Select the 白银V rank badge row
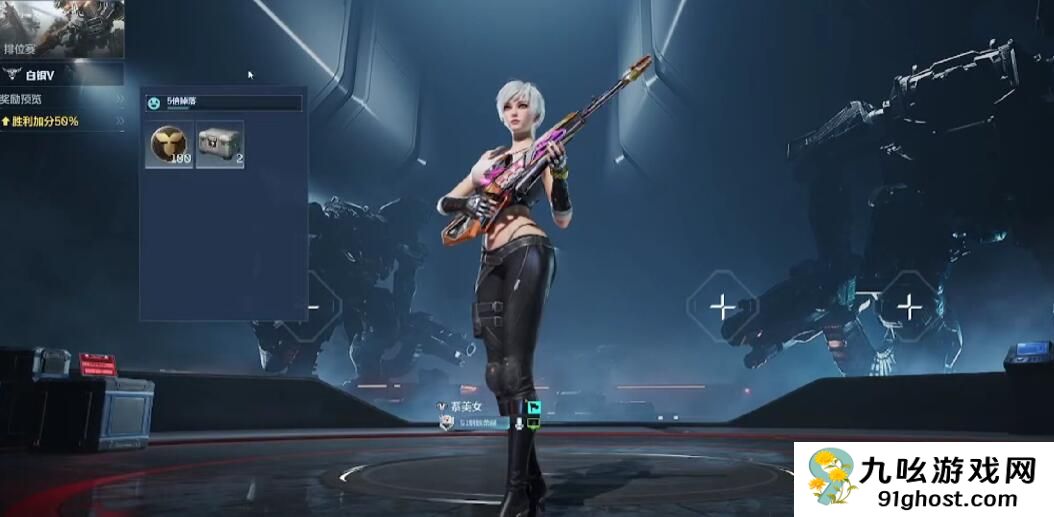1054x517 pixels. [x=62, y=73]
